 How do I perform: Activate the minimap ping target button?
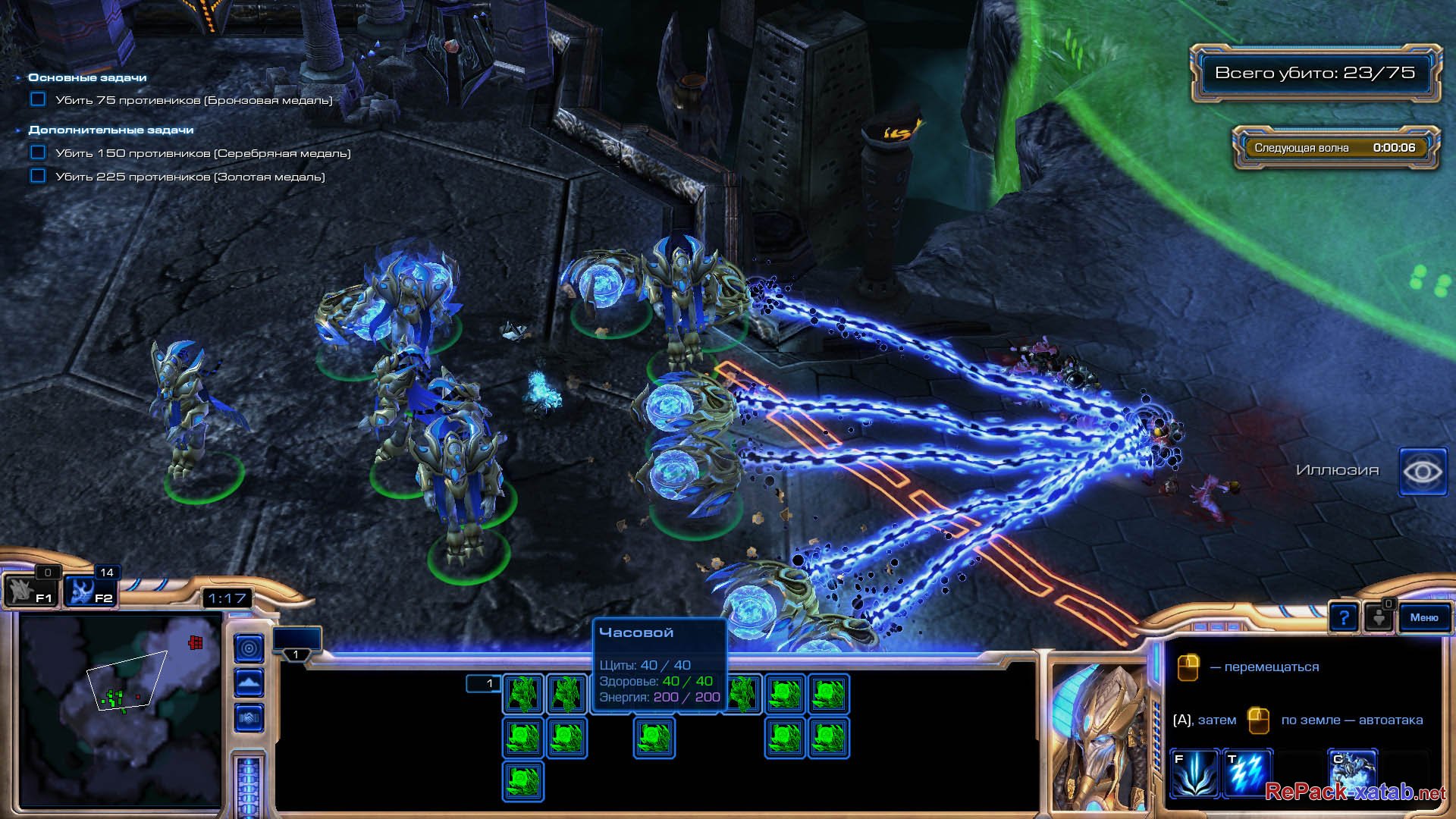249,648
